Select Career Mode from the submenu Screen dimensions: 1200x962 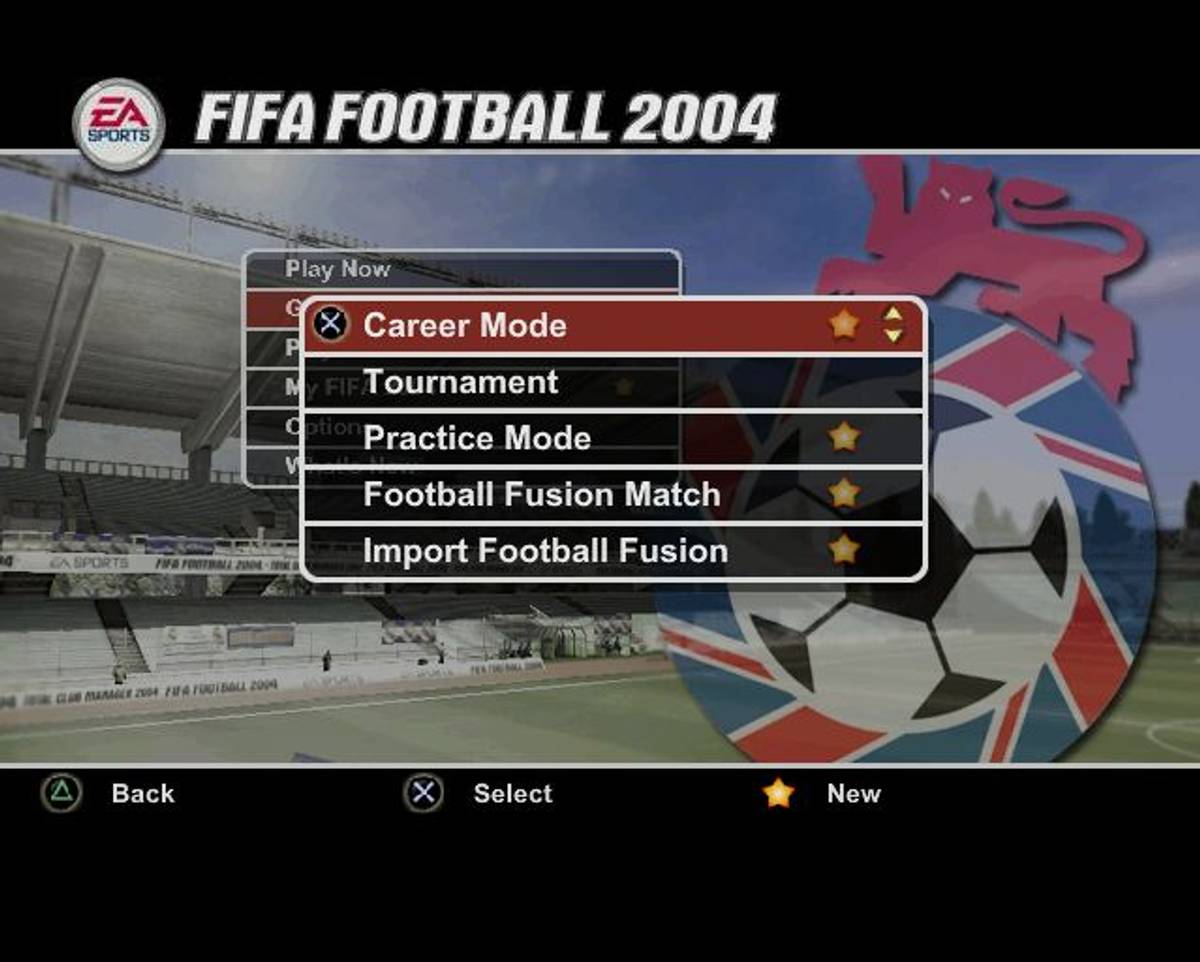click(465, 326)
